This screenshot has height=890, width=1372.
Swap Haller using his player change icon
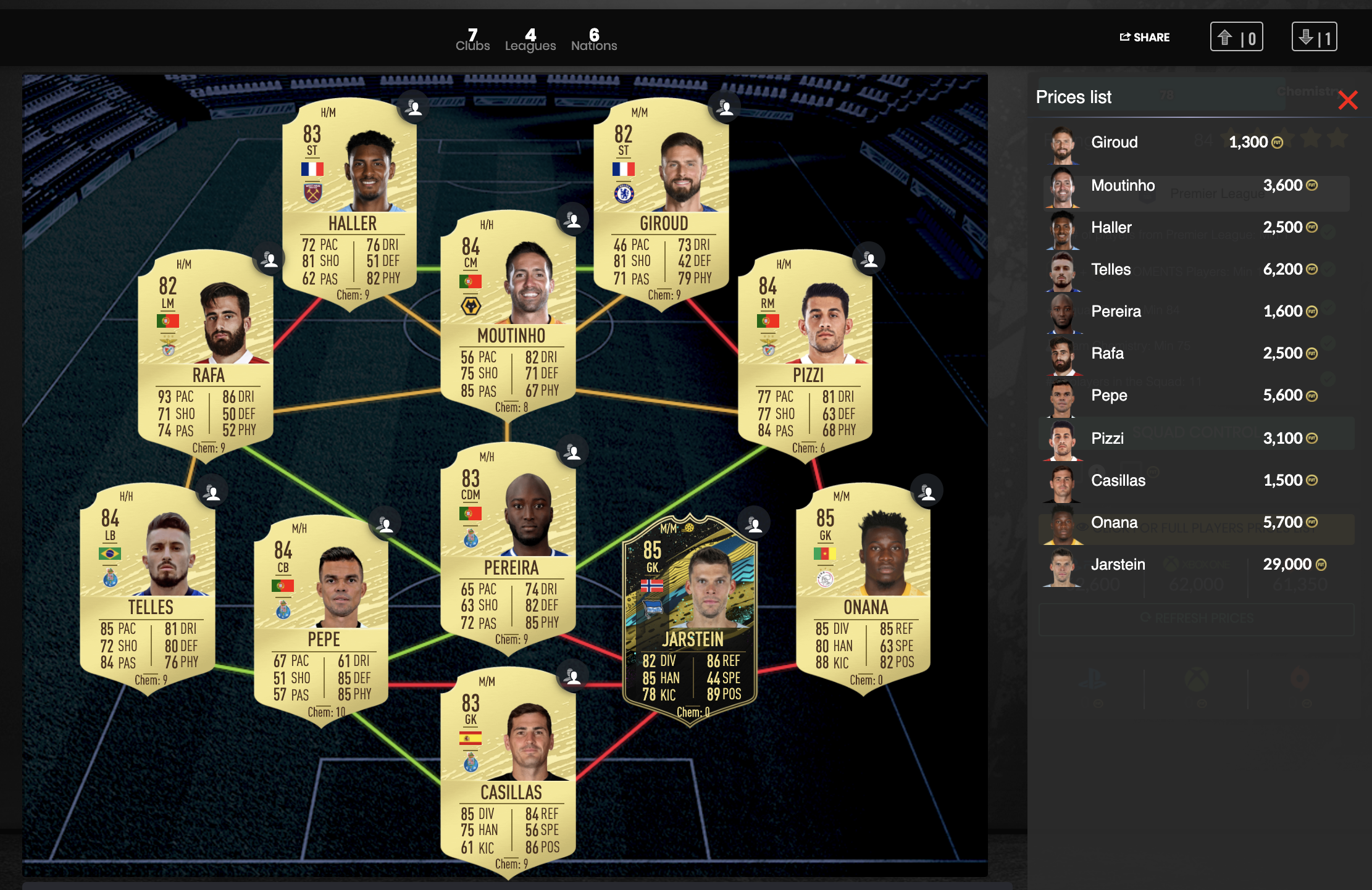[x=414, y=107]
